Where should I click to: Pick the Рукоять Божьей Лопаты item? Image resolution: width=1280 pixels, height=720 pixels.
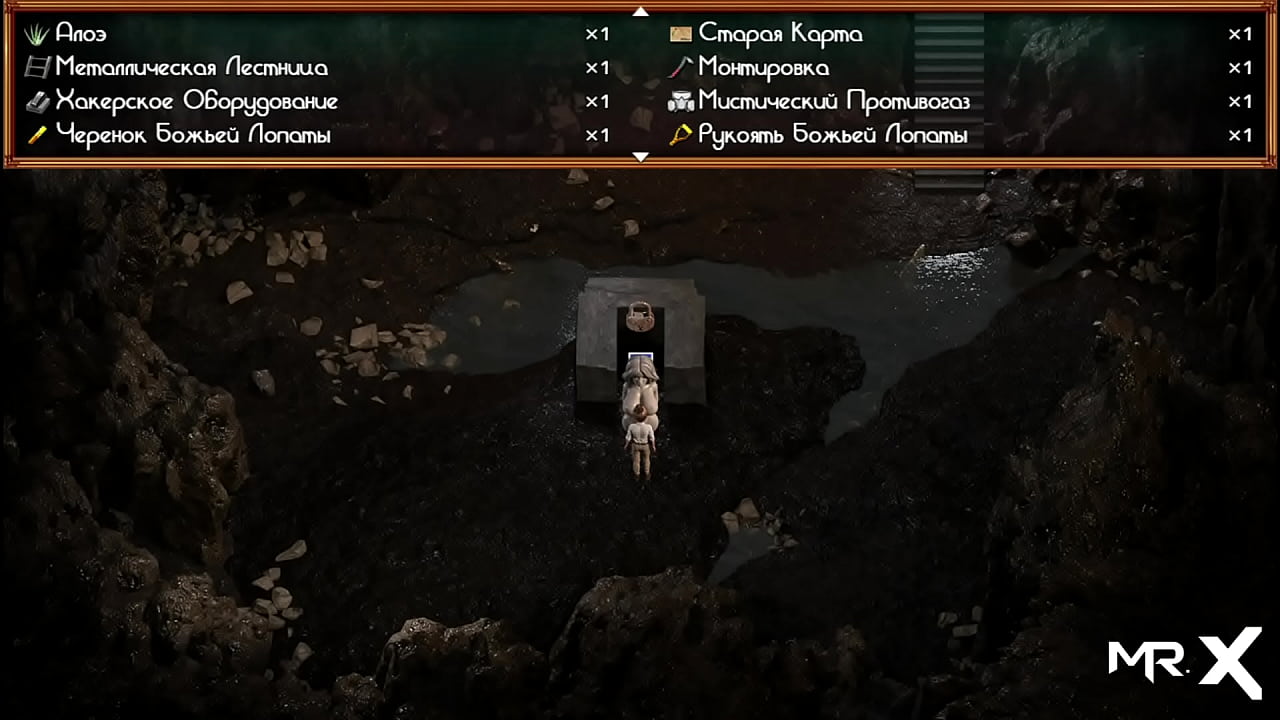click(x=832, y=135)
